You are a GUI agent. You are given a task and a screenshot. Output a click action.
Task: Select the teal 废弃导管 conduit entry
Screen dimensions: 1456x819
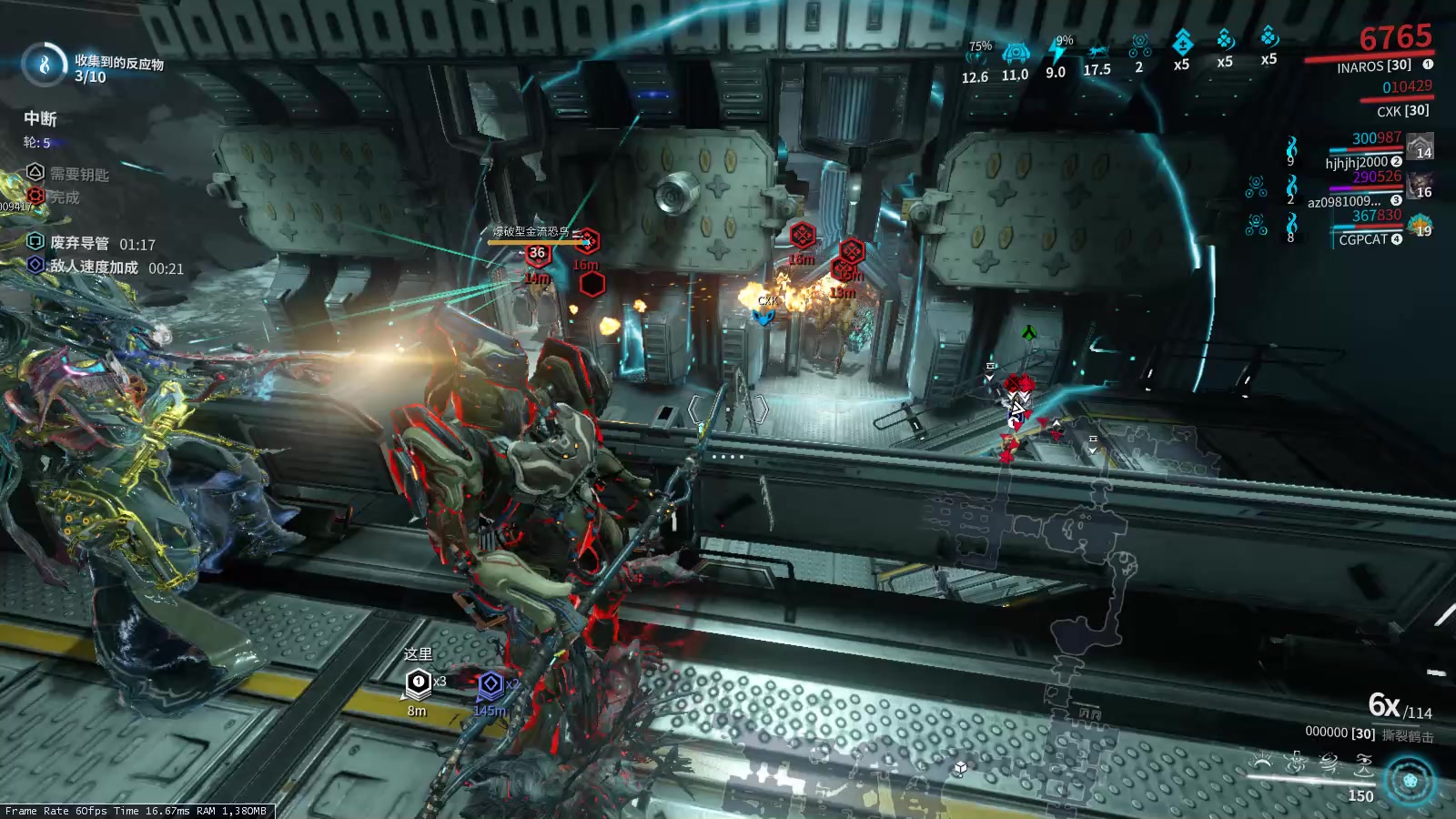point(35,241)
